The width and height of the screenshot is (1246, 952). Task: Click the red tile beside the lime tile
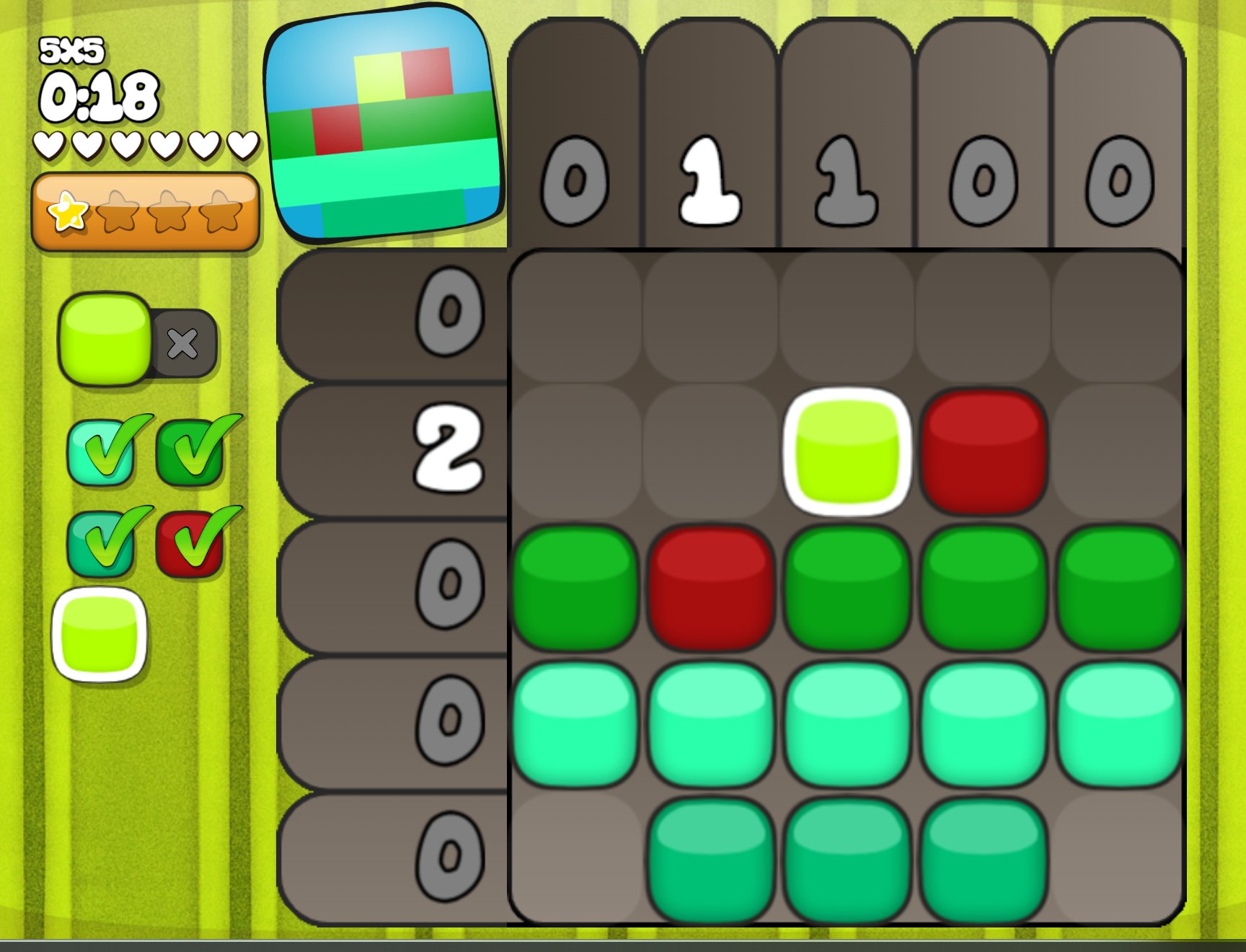pos(984,451)
